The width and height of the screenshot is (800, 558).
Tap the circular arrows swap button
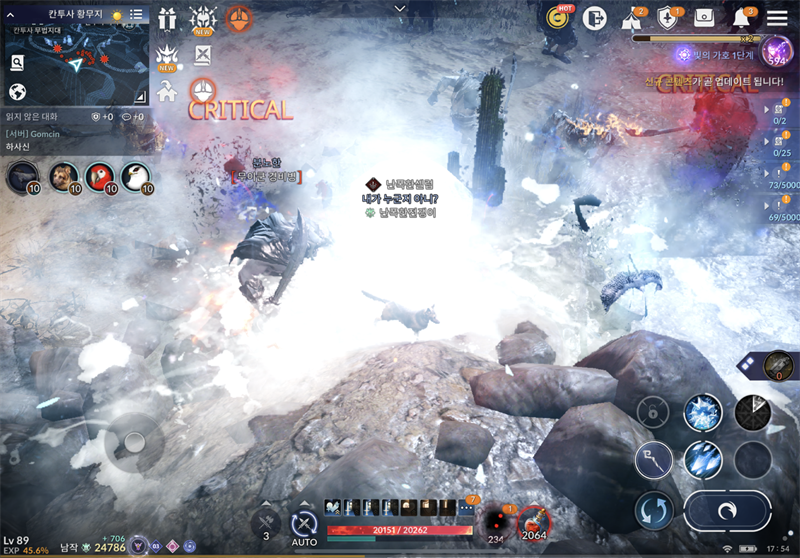(x=653, y=512)
